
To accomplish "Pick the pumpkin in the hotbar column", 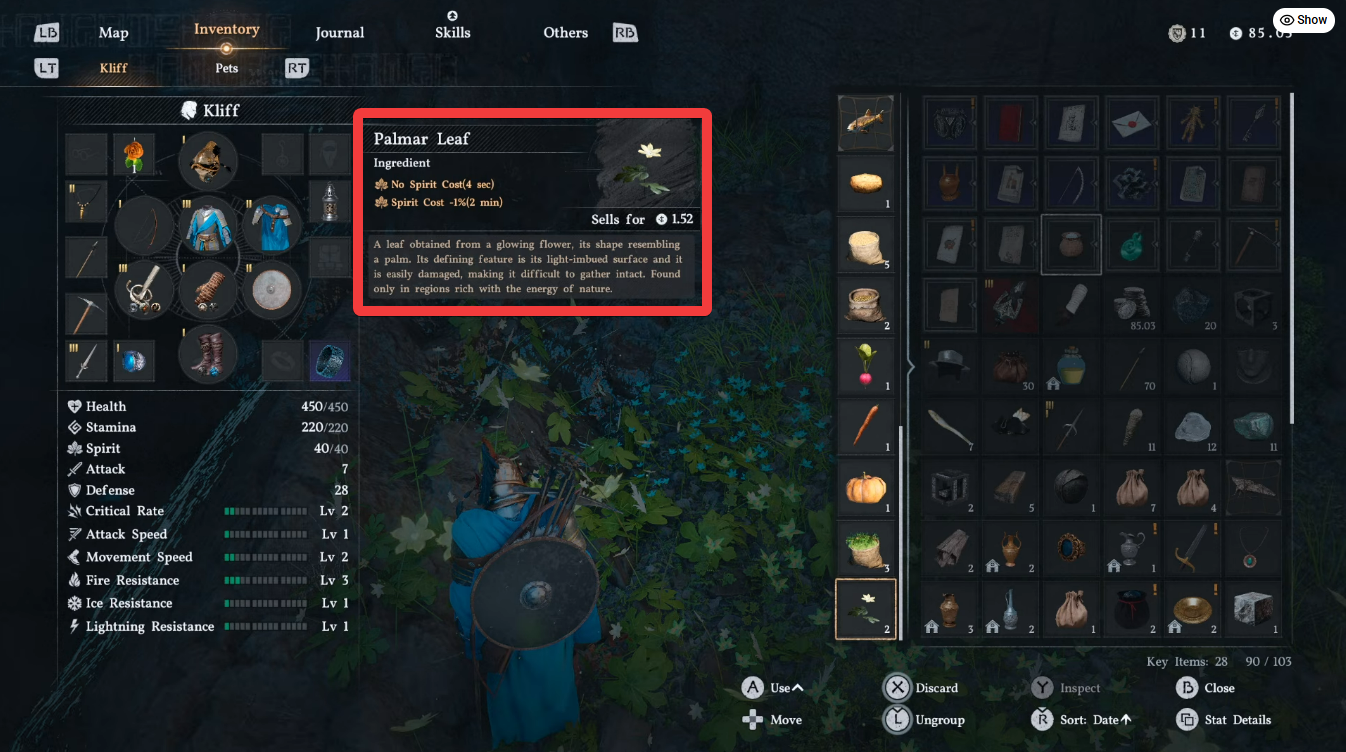I will [x=866, y=488].
